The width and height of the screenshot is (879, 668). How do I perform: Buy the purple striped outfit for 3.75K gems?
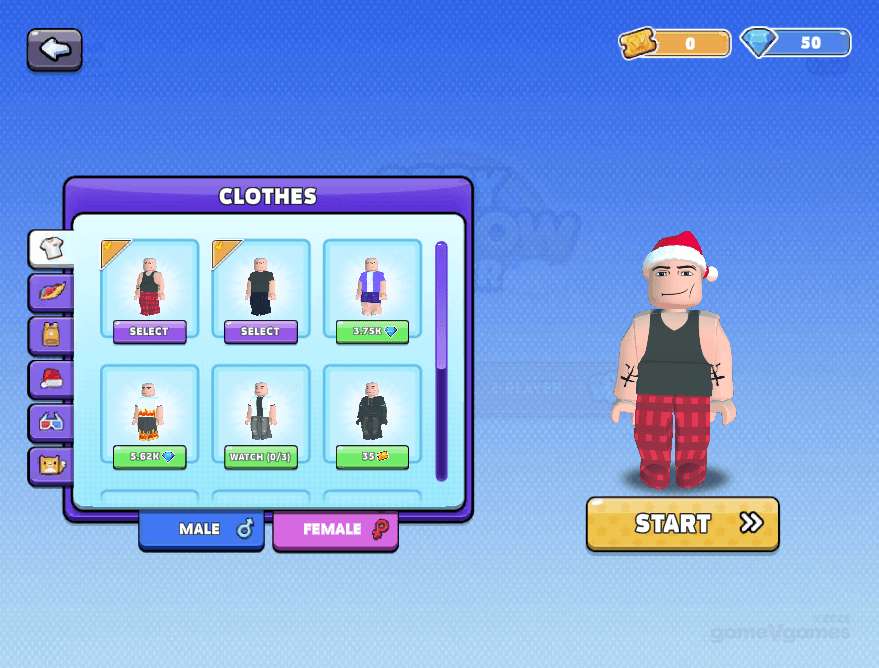pos(372,331)
